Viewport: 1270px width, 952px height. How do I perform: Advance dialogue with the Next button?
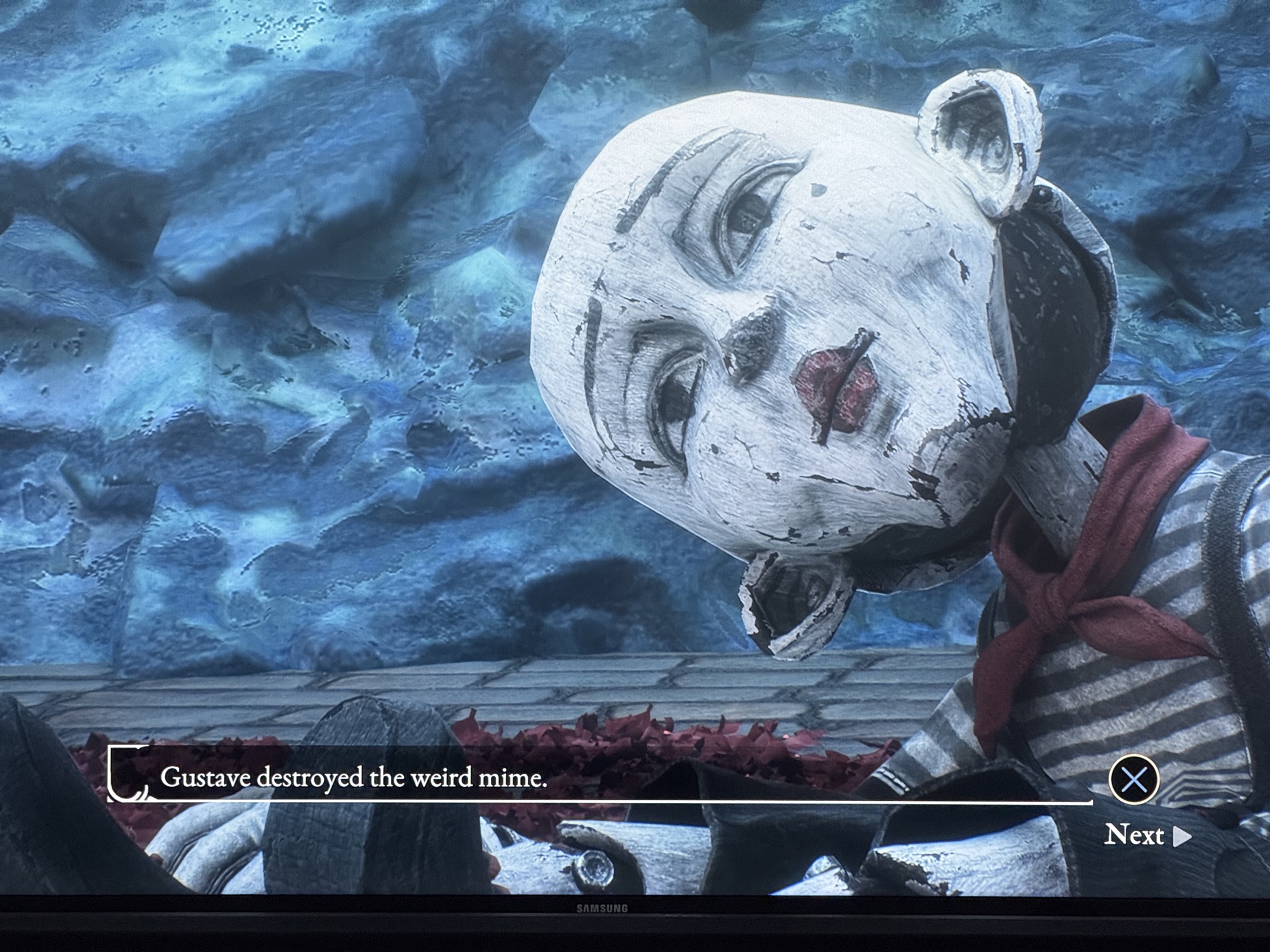pyautogui.click(x=1147, y=836)
